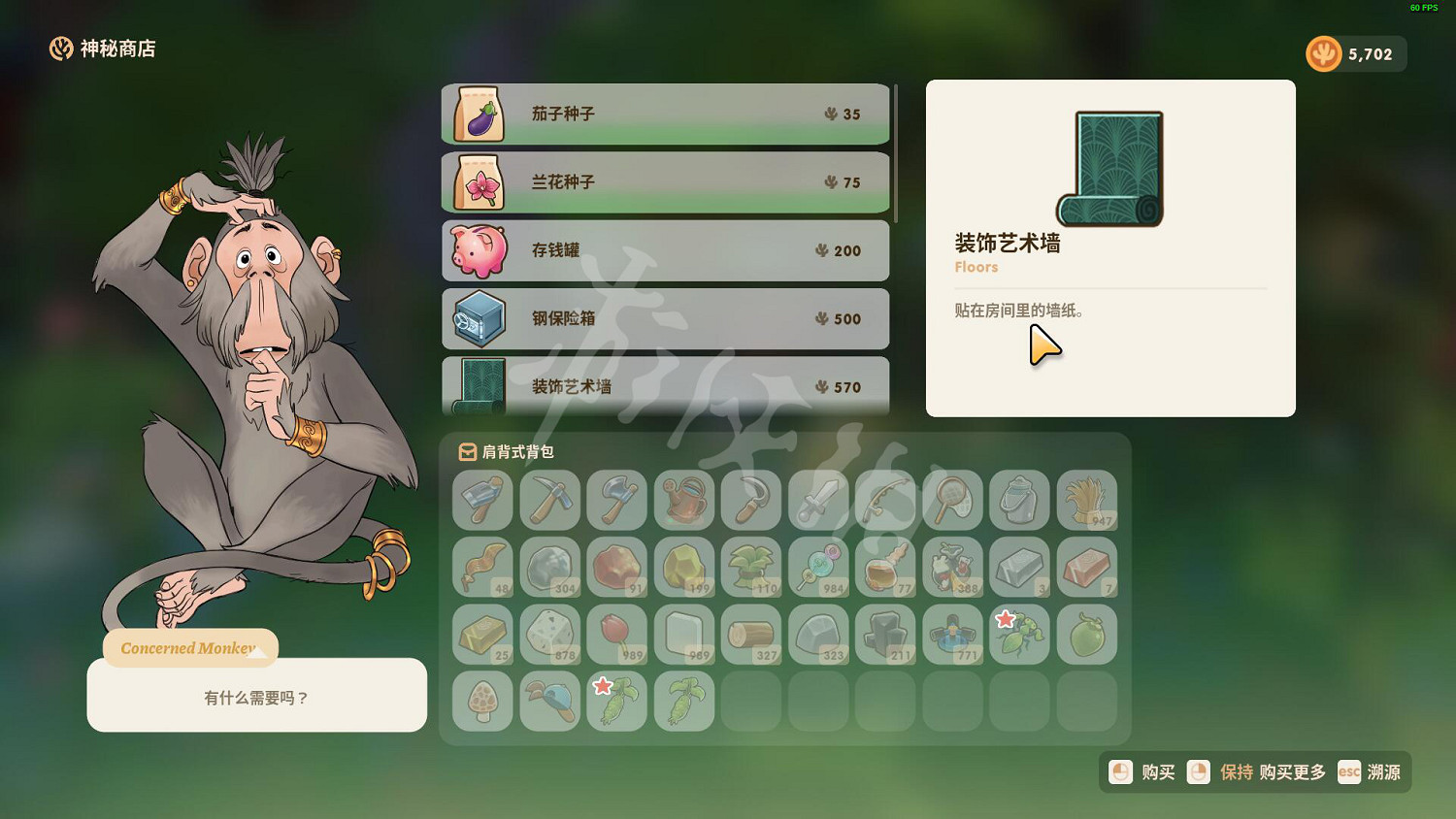Click the axe icon in the inventory
The height and width of the screenshot is (819, 1456).
click(x=617, y=502)
